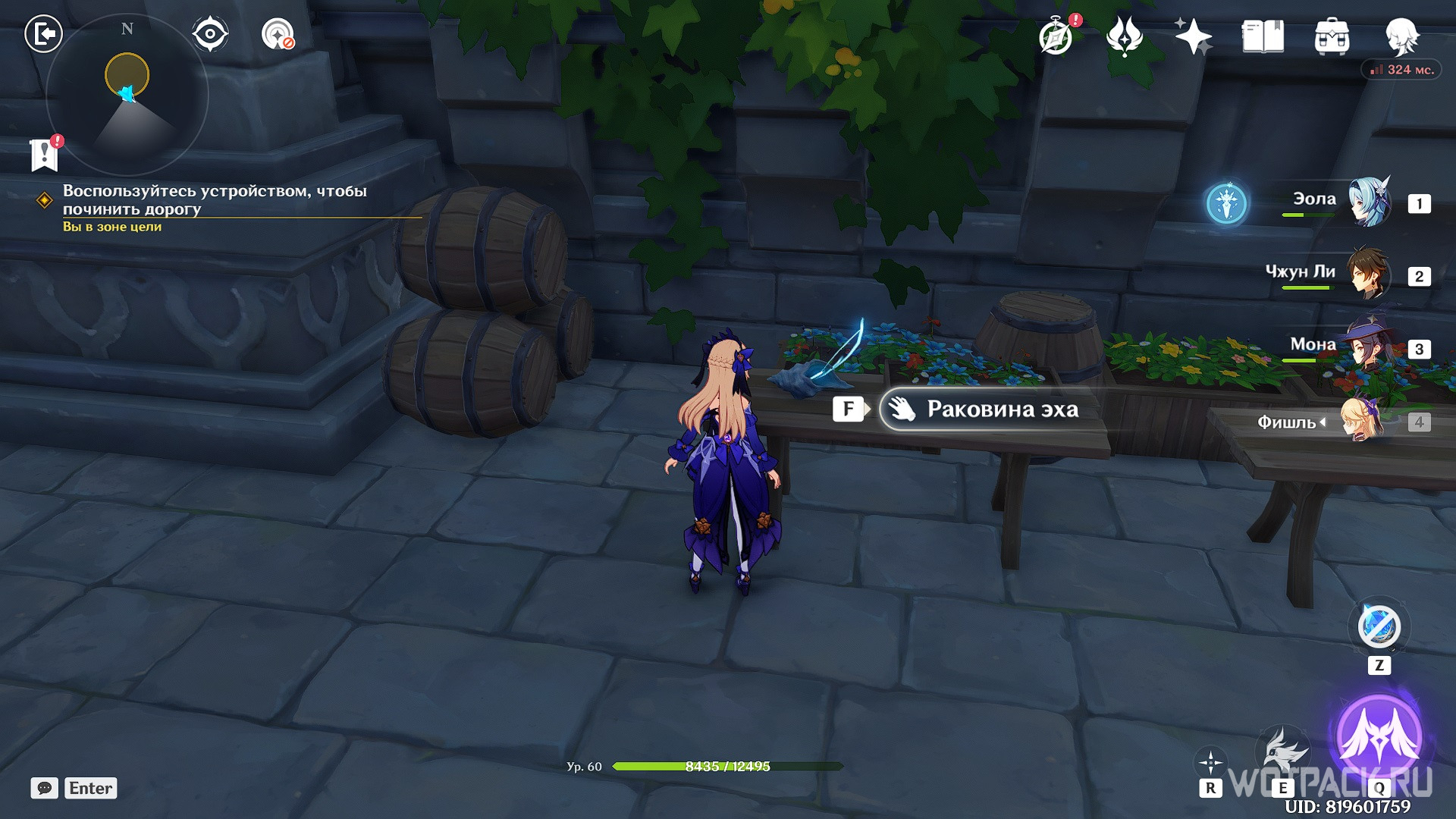Use Fischl's raven elemental skill

click(1282, 751)
